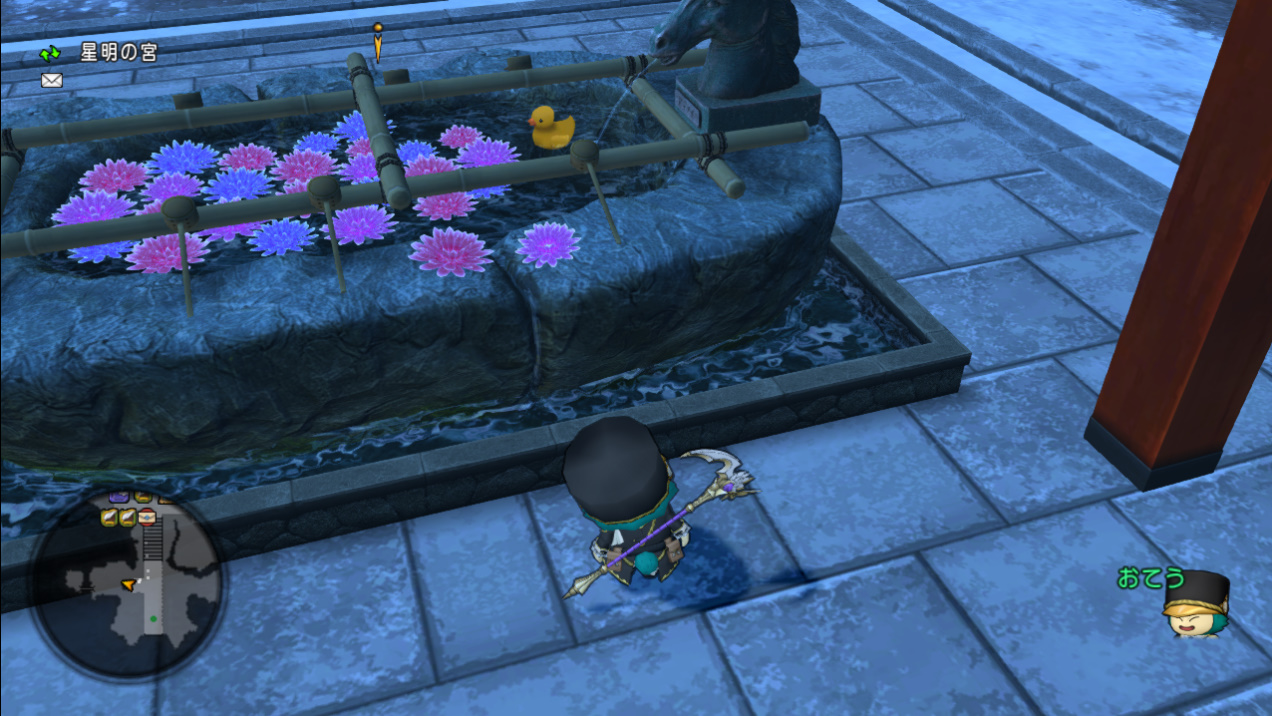
Task: Click the green dot on the minimap
Action: point(152,619)
